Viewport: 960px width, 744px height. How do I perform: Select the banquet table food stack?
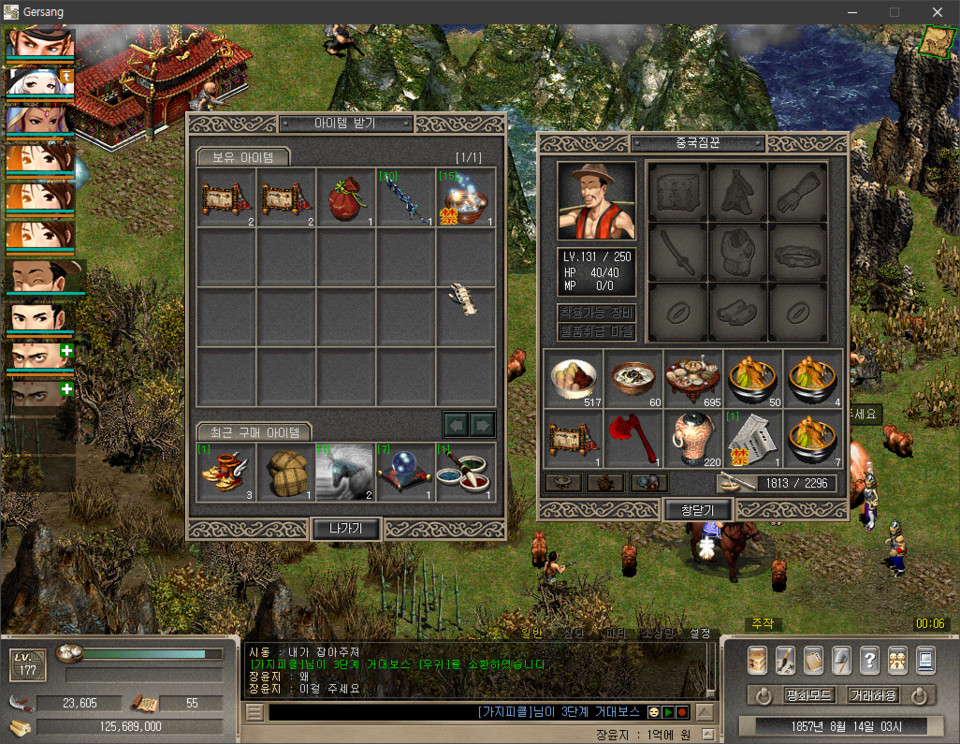click(x=694, y=378)
